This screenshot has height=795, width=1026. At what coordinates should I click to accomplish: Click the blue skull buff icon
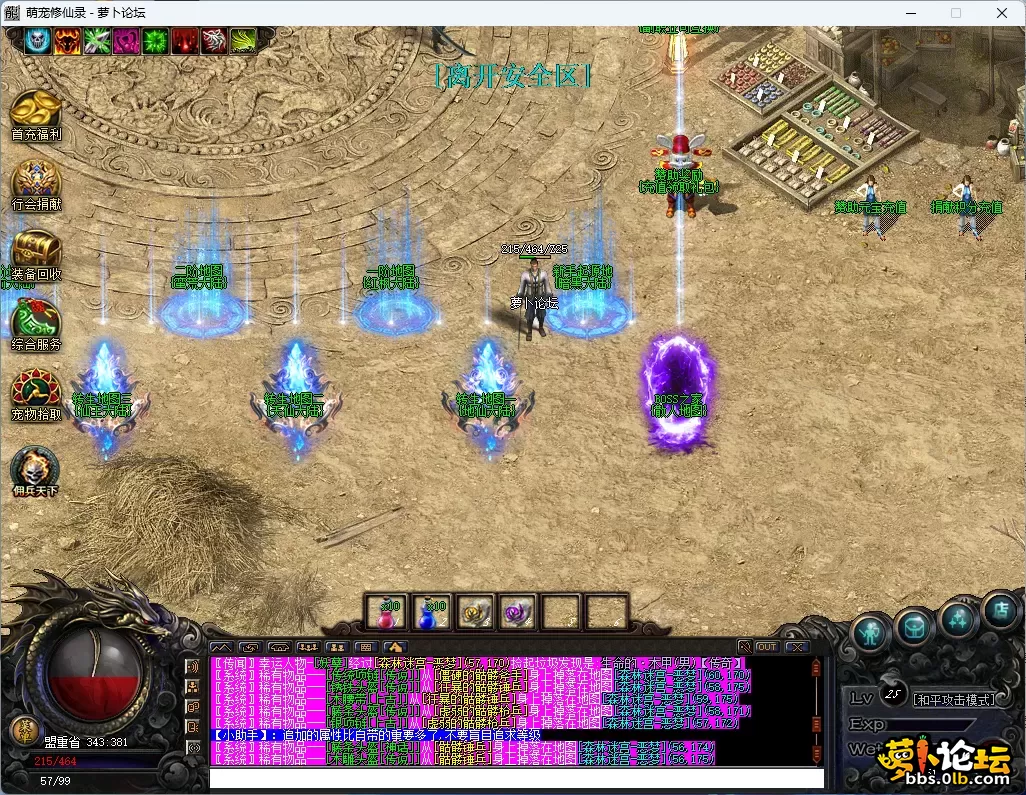pos(38,40)
